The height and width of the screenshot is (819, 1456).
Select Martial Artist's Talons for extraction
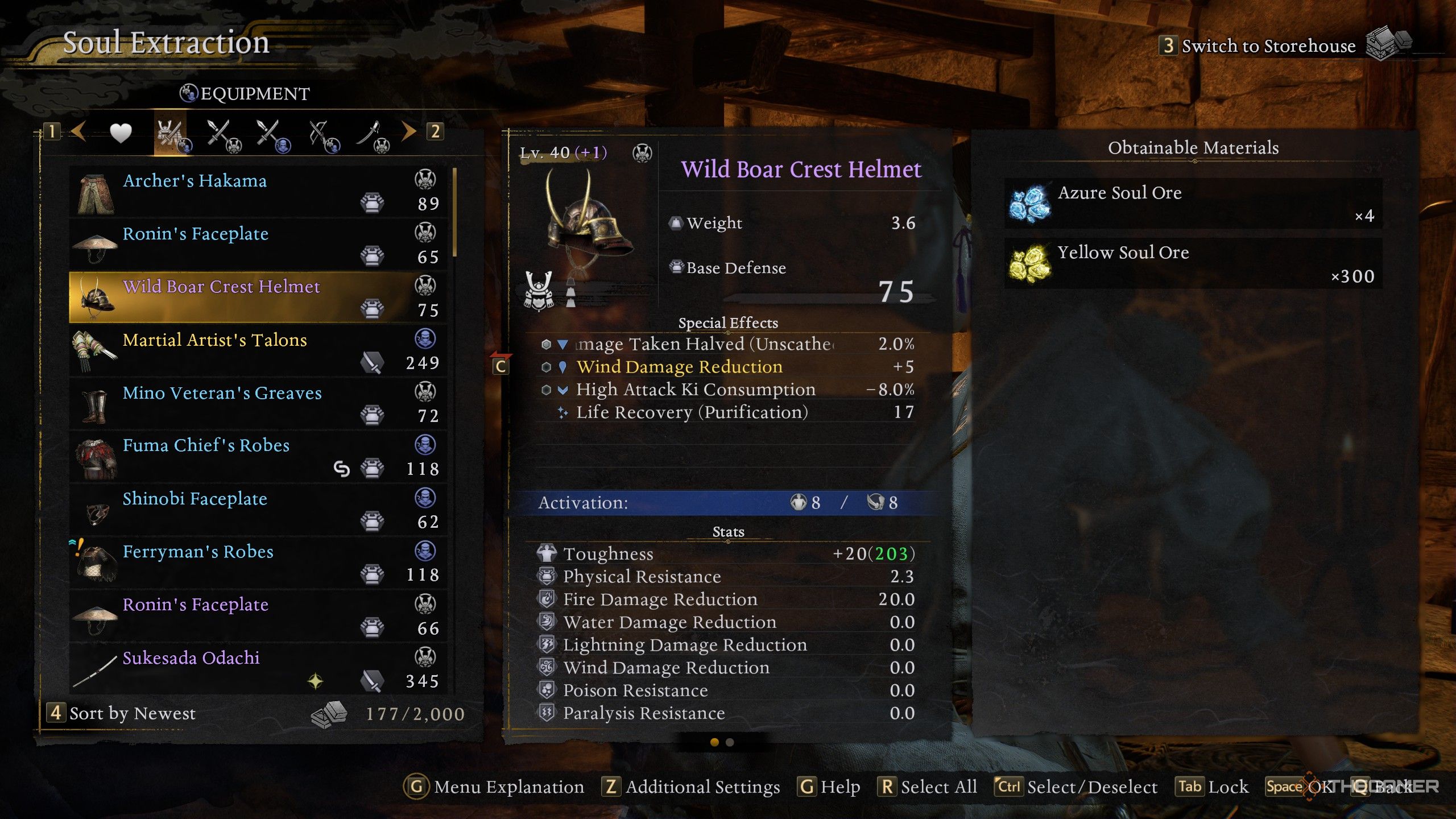tap(257, 350)
